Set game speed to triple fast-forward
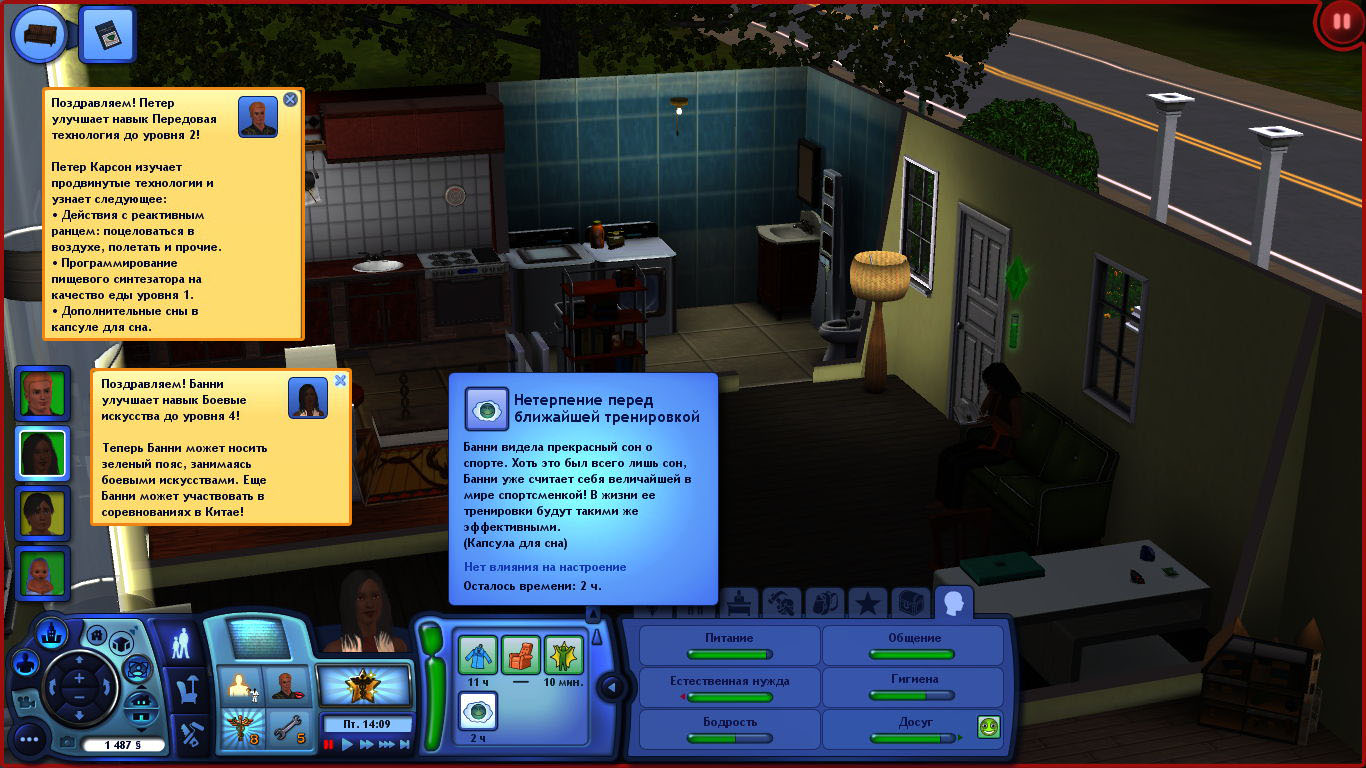 pos(387,745)
